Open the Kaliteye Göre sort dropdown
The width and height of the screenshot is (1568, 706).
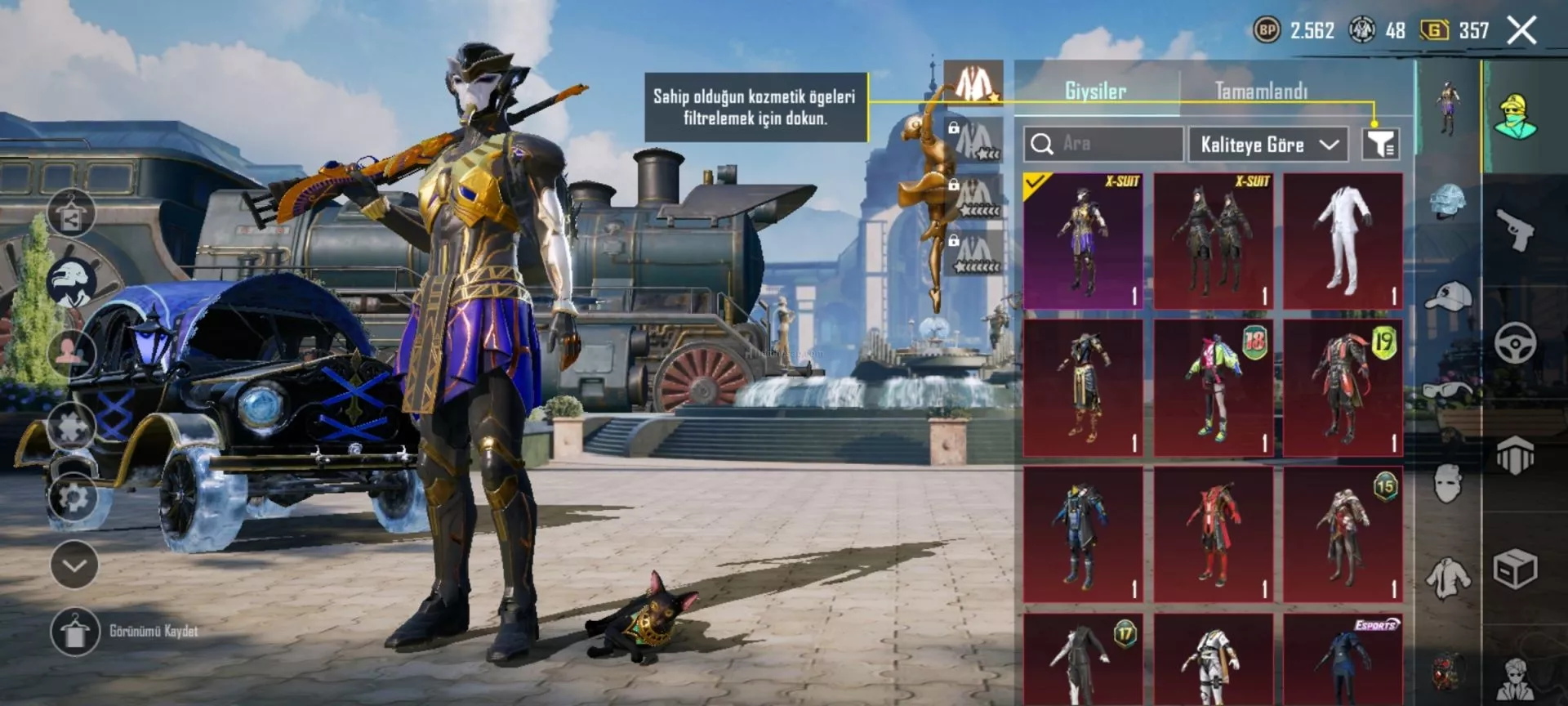click(x=1268, y=145)
